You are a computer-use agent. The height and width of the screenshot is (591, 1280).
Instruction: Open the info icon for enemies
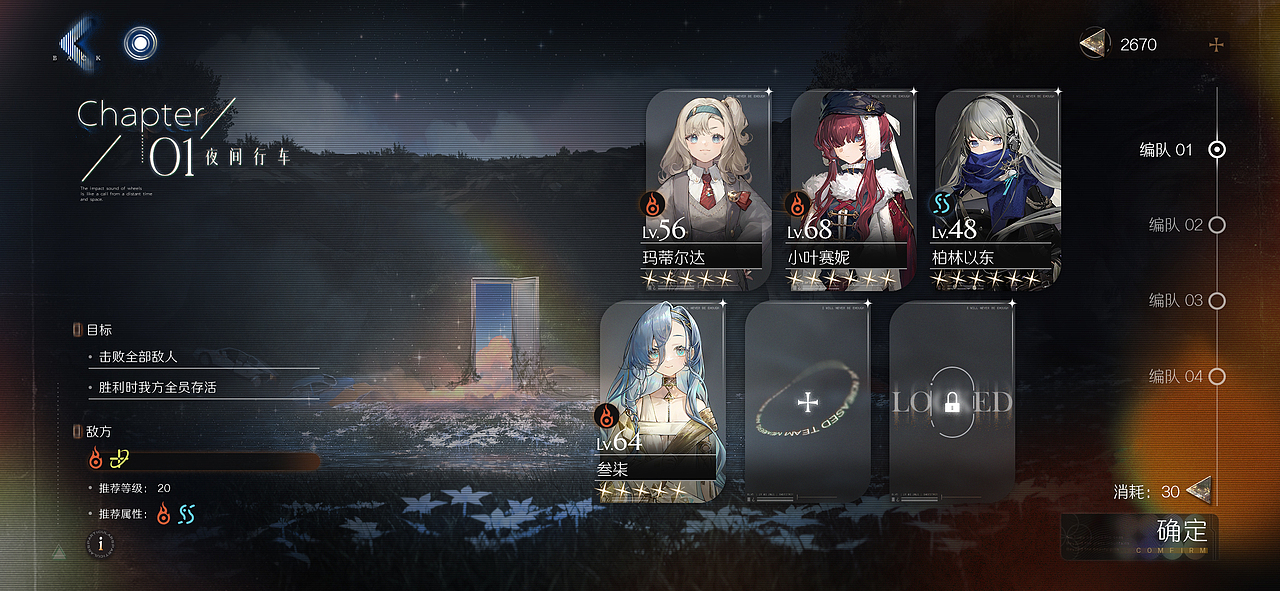click(100, 544)
